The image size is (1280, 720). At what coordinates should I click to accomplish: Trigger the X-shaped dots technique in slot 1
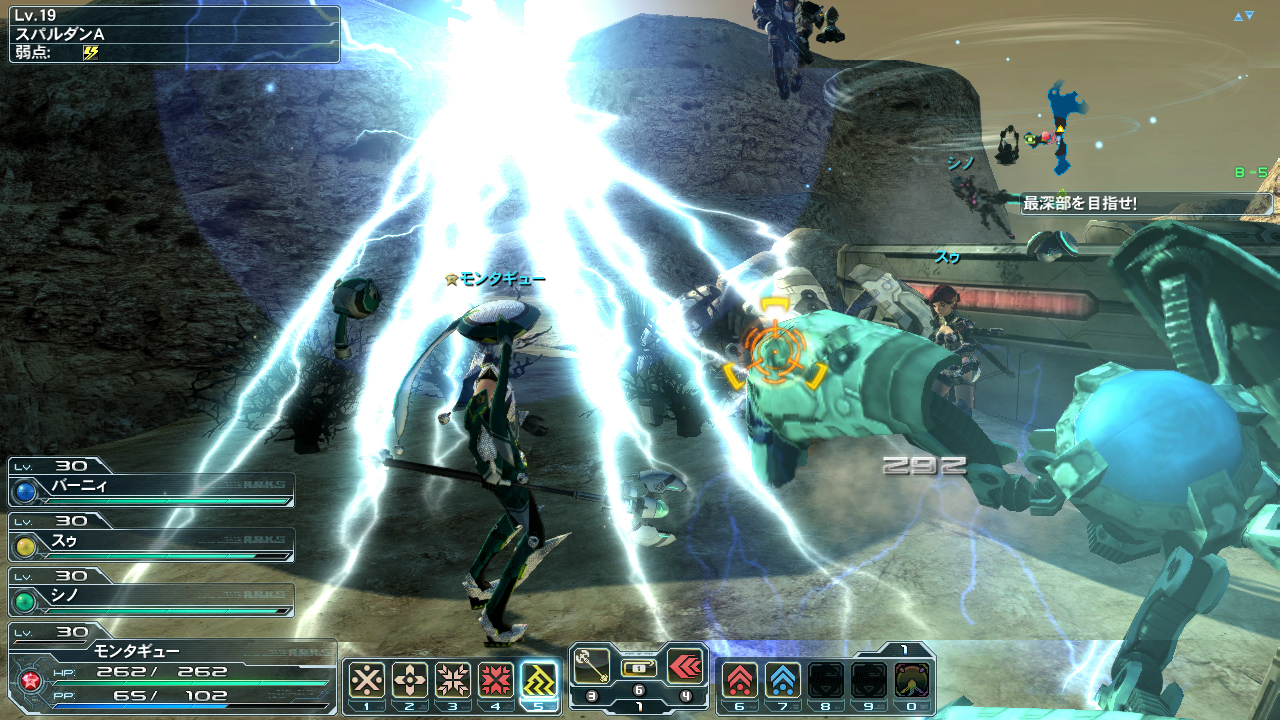[367, 680]
